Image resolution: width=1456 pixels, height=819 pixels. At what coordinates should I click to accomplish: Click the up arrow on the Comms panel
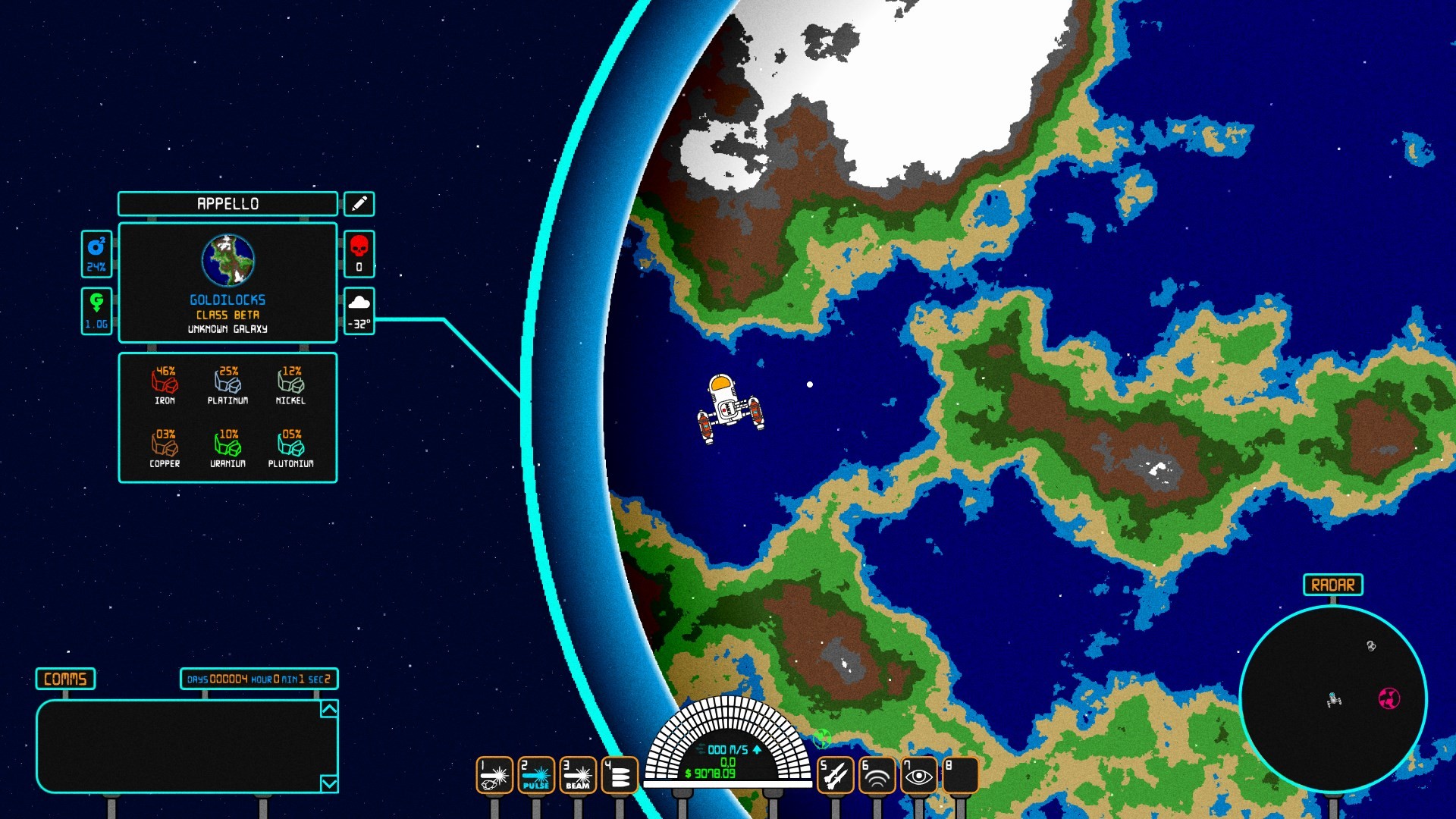tap(328, 708)
